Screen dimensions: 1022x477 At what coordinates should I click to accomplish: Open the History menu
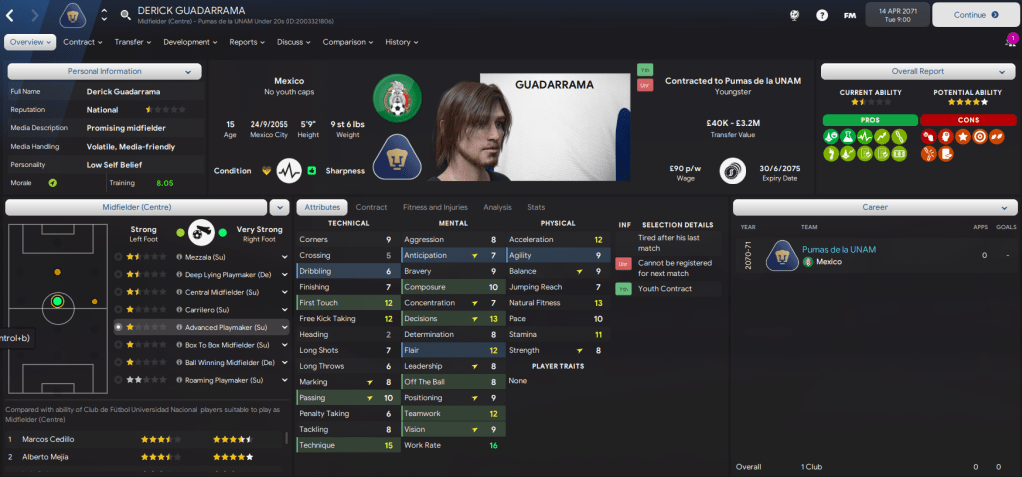[x=401, y=42]
